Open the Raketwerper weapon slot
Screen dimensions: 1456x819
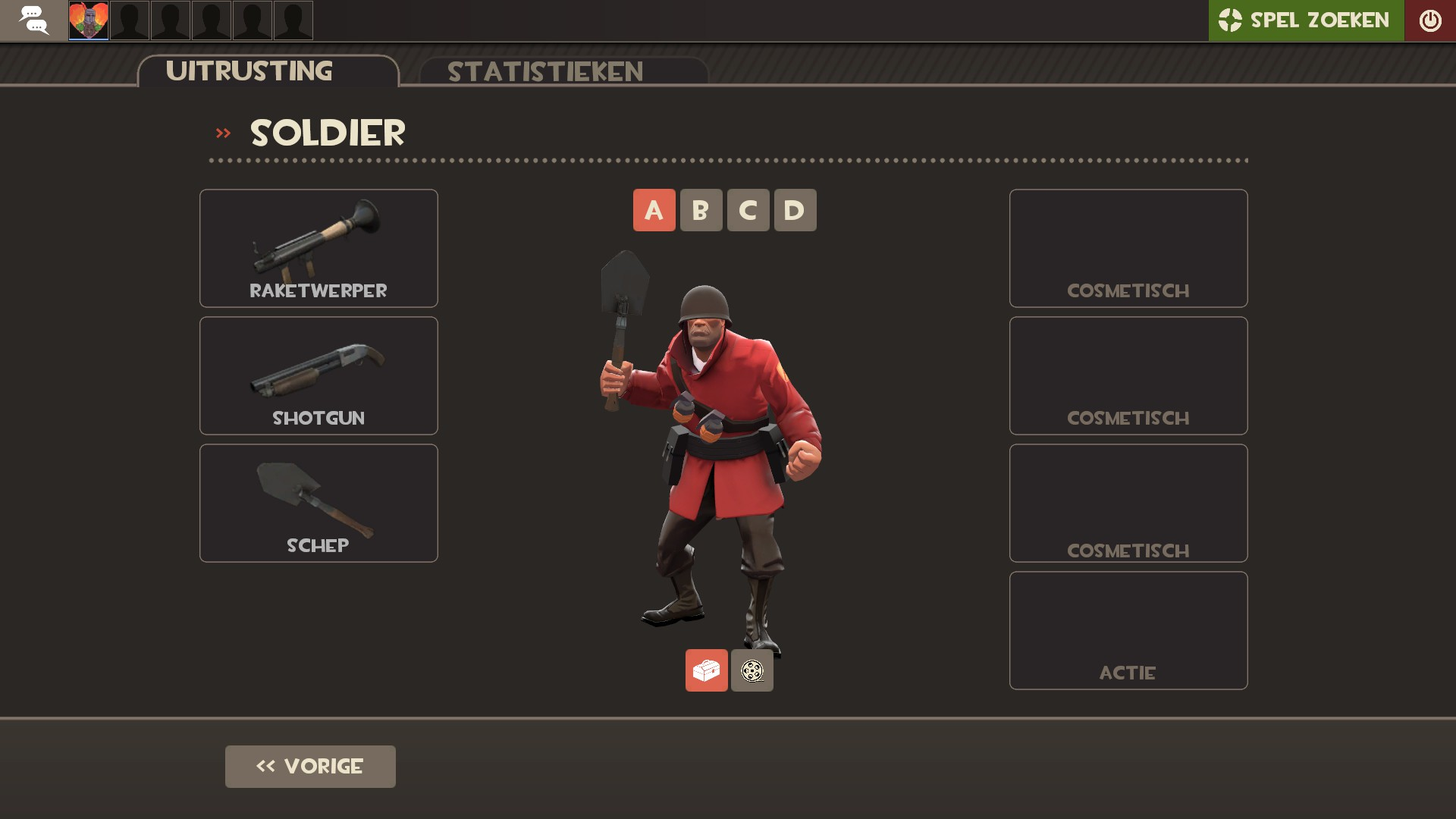coord(318,248)
